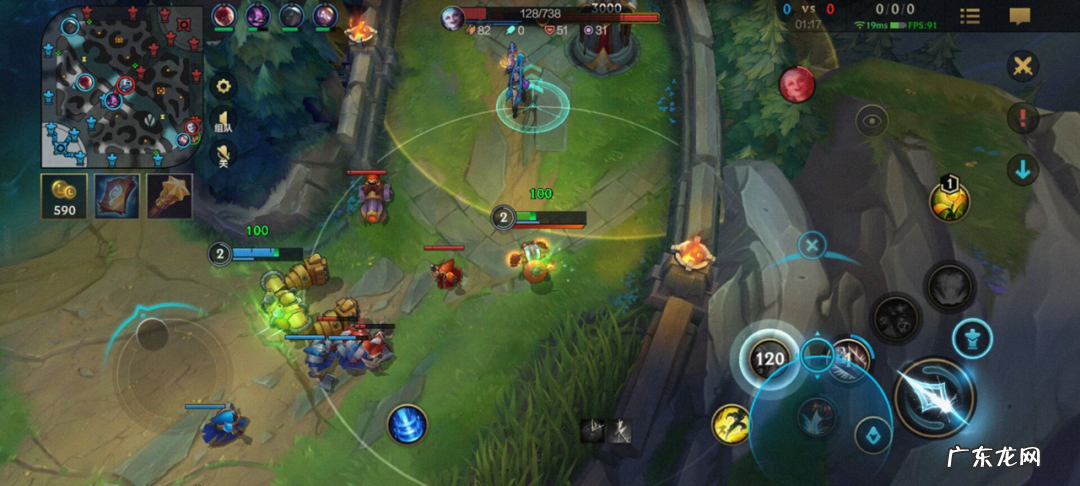The width and height of the screenshot is (1080, 486).
Task: Open the gear settings menu
Action: click(x=224, y=86)
